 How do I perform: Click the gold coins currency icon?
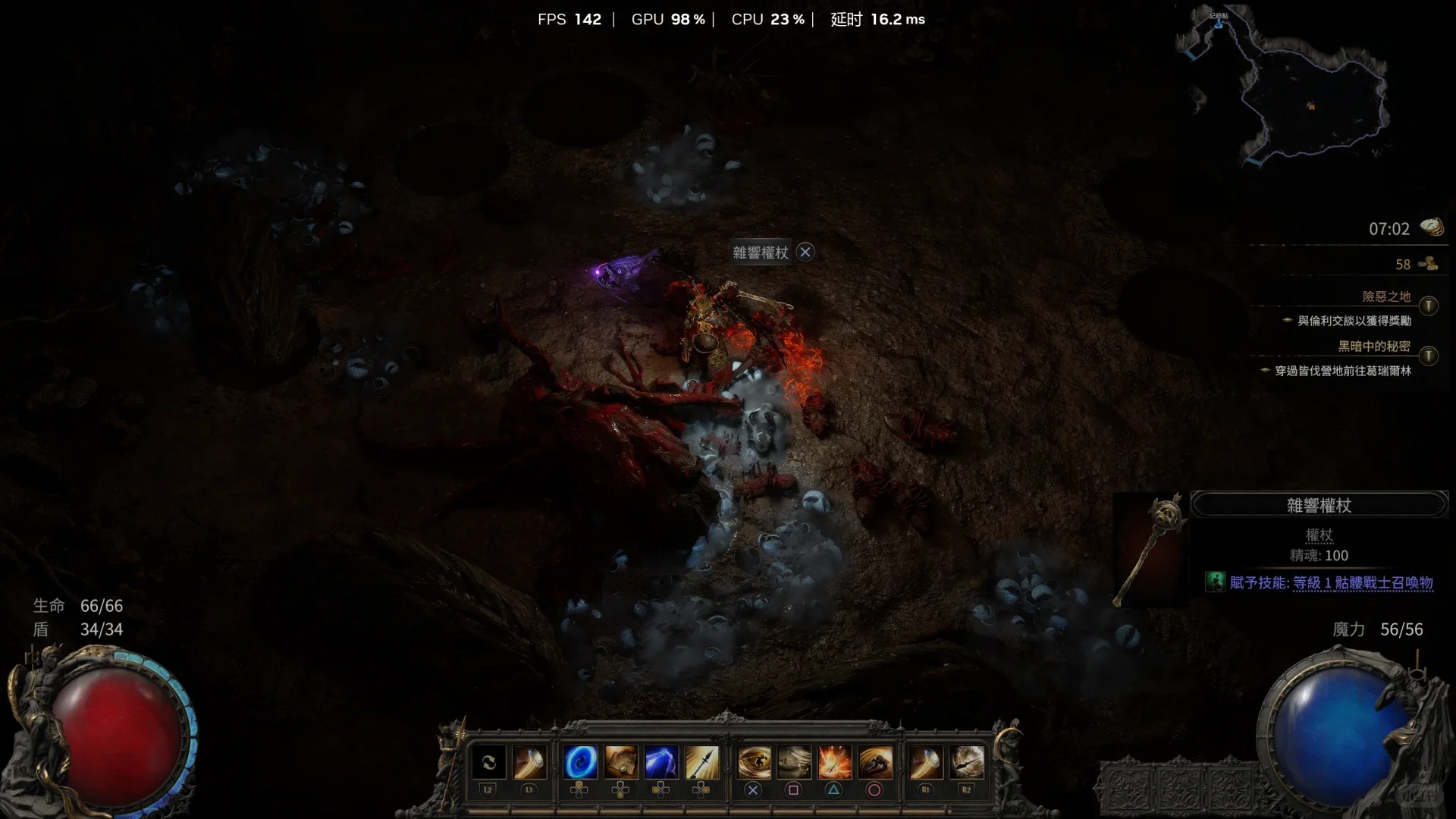1429,264
